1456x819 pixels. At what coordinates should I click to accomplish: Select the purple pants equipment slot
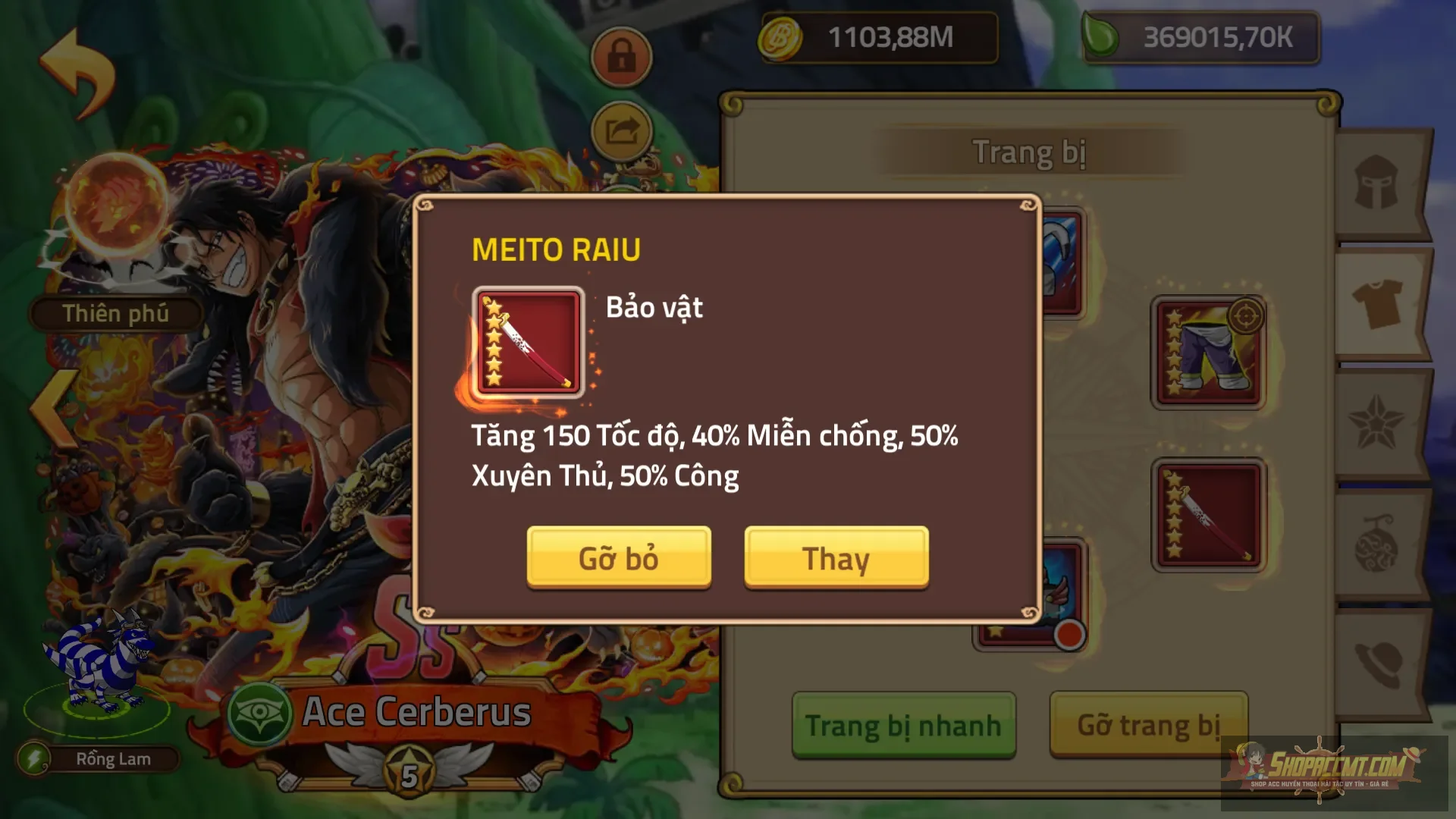pyautogui.click(x=1208, y=353)
